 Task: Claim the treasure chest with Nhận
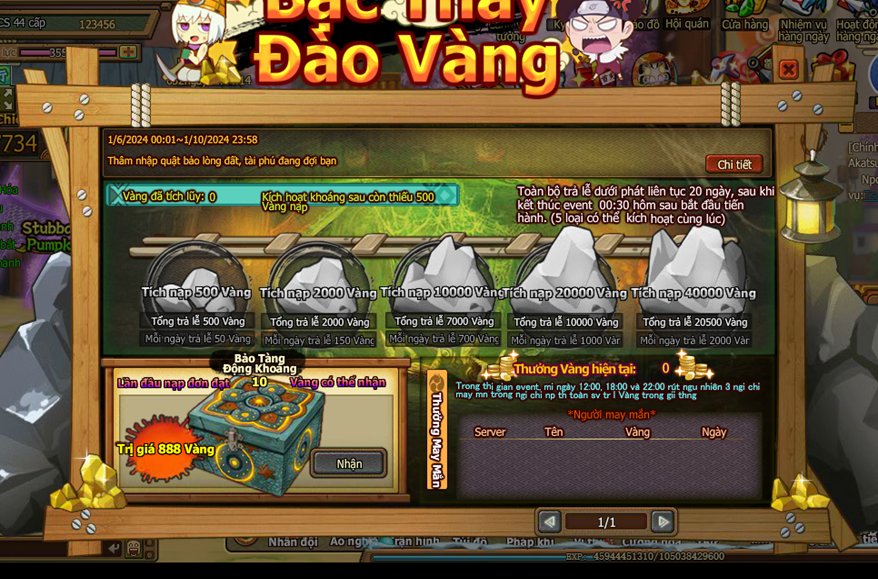pyautogui.click(x=349, y=463)
